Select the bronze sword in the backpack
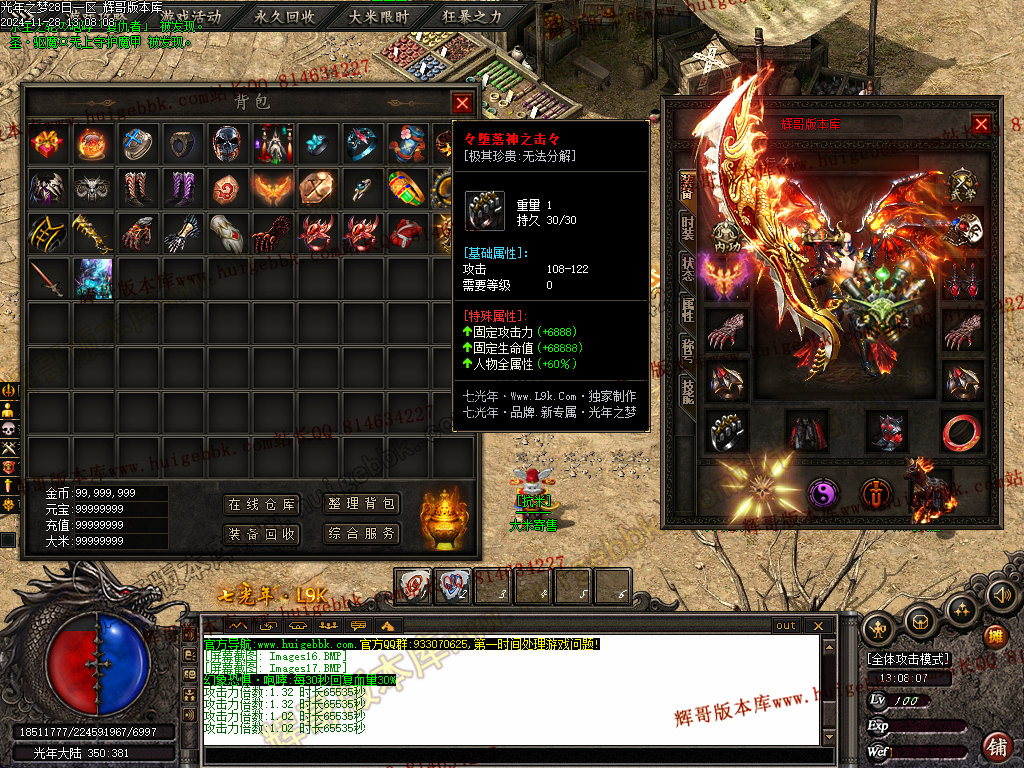 tap(46, 277)
